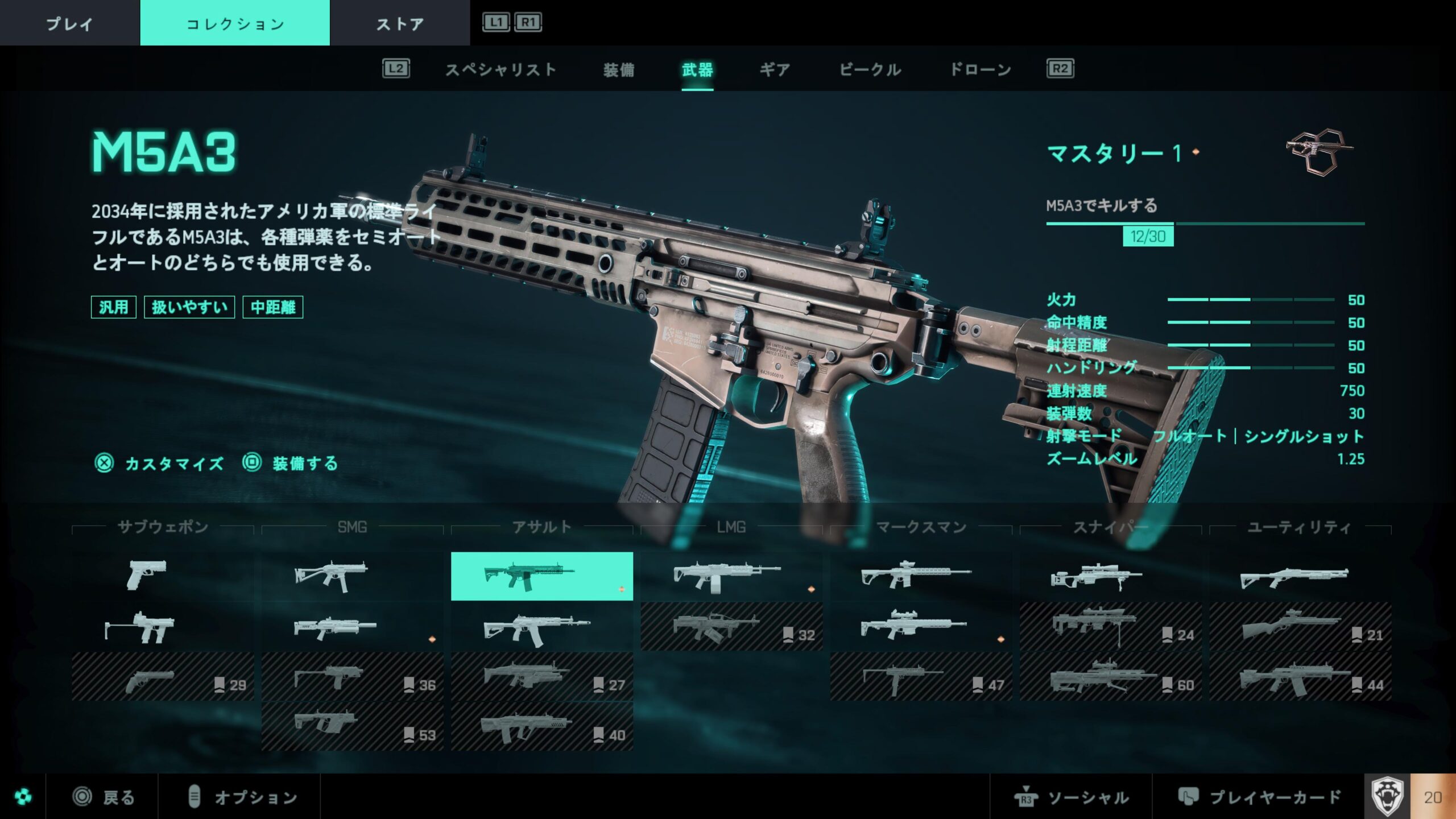The width and height of the screenshot is (1456, 819).
Task: Select the first マークスマン rifle tile
Action: (x=921, y=576)
